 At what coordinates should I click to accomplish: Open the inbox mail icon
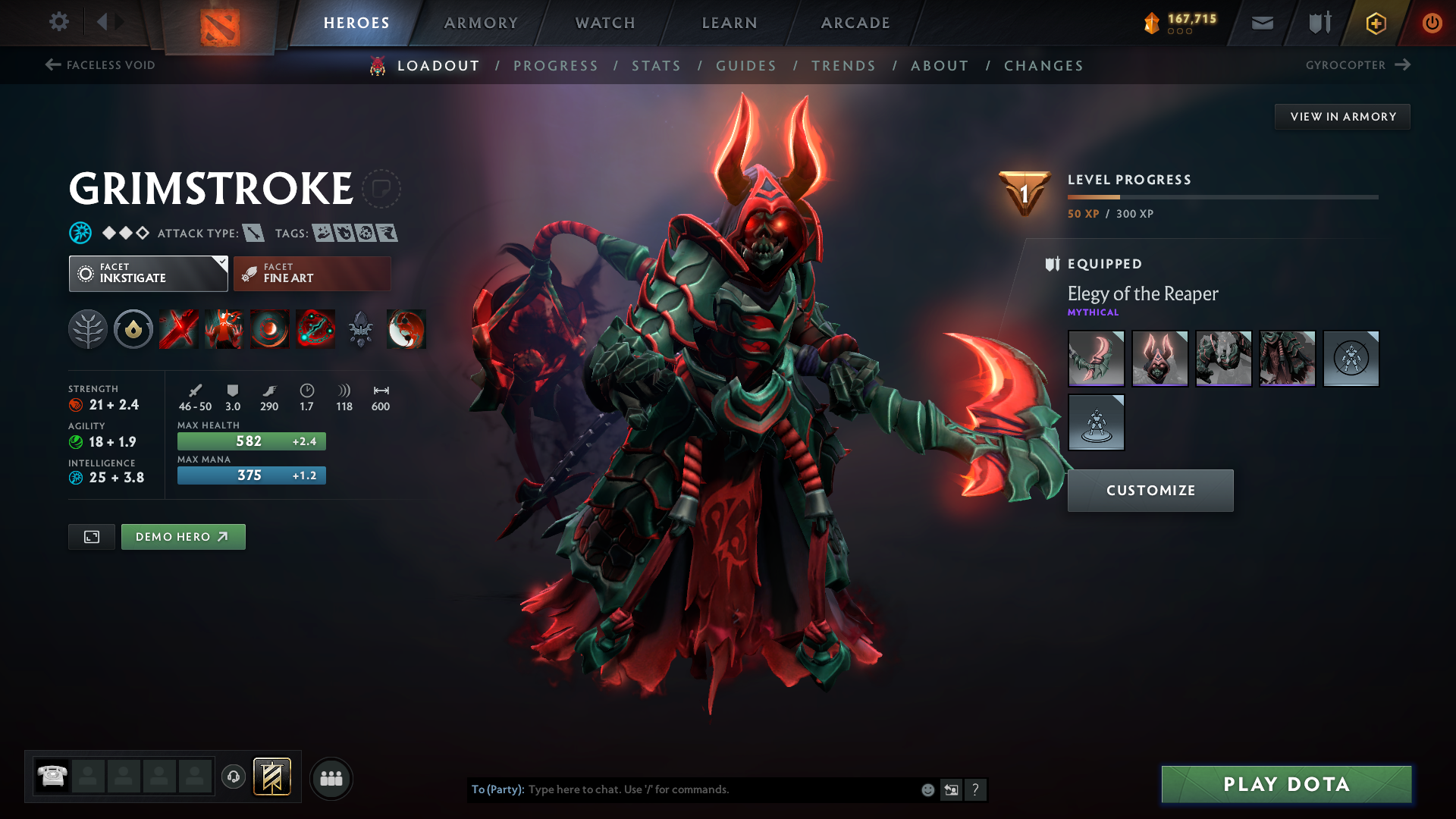(x=1261, y=23)
